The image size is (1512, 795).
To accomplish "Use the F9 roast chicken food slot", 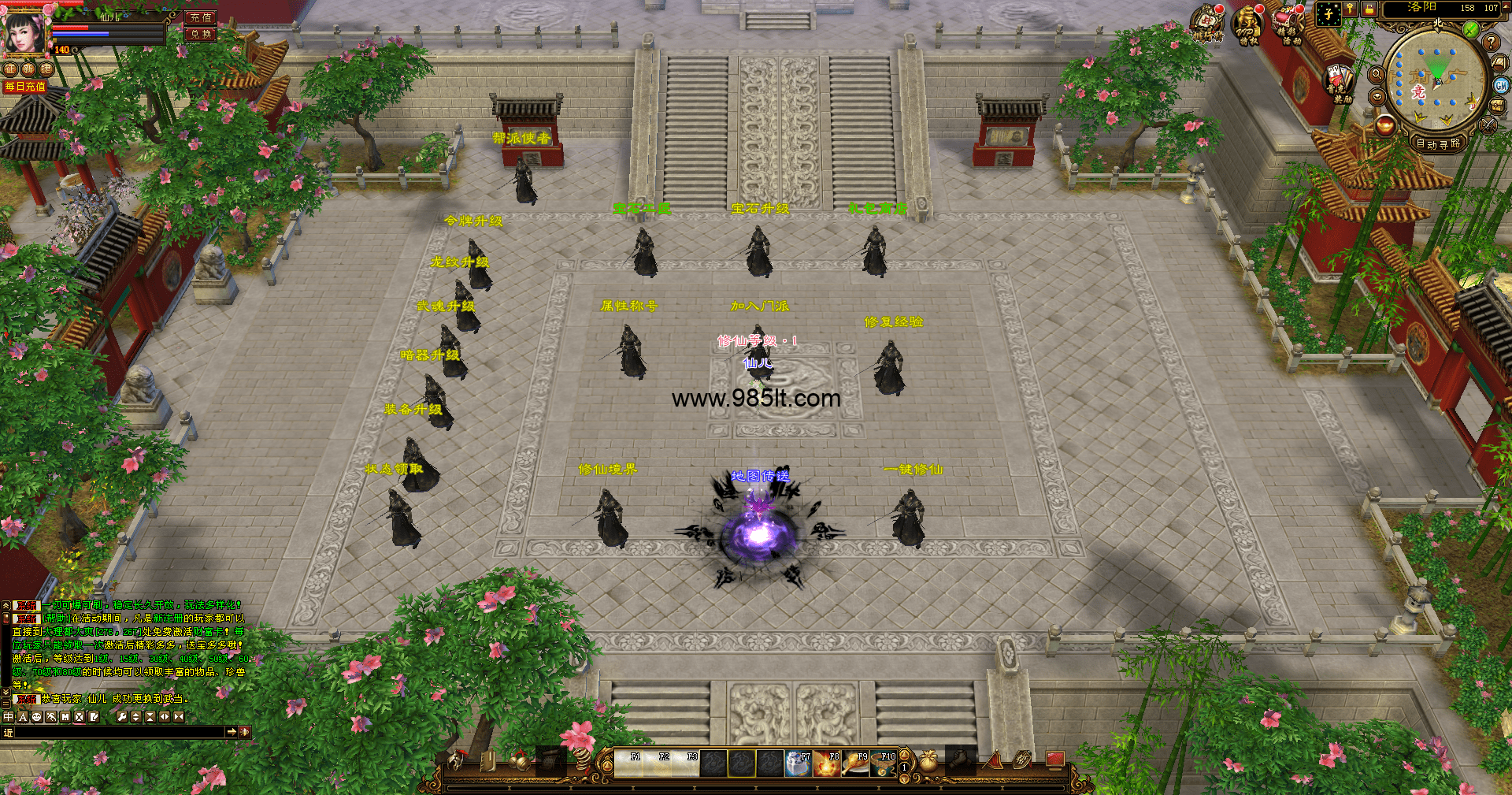I will point(855,763).
